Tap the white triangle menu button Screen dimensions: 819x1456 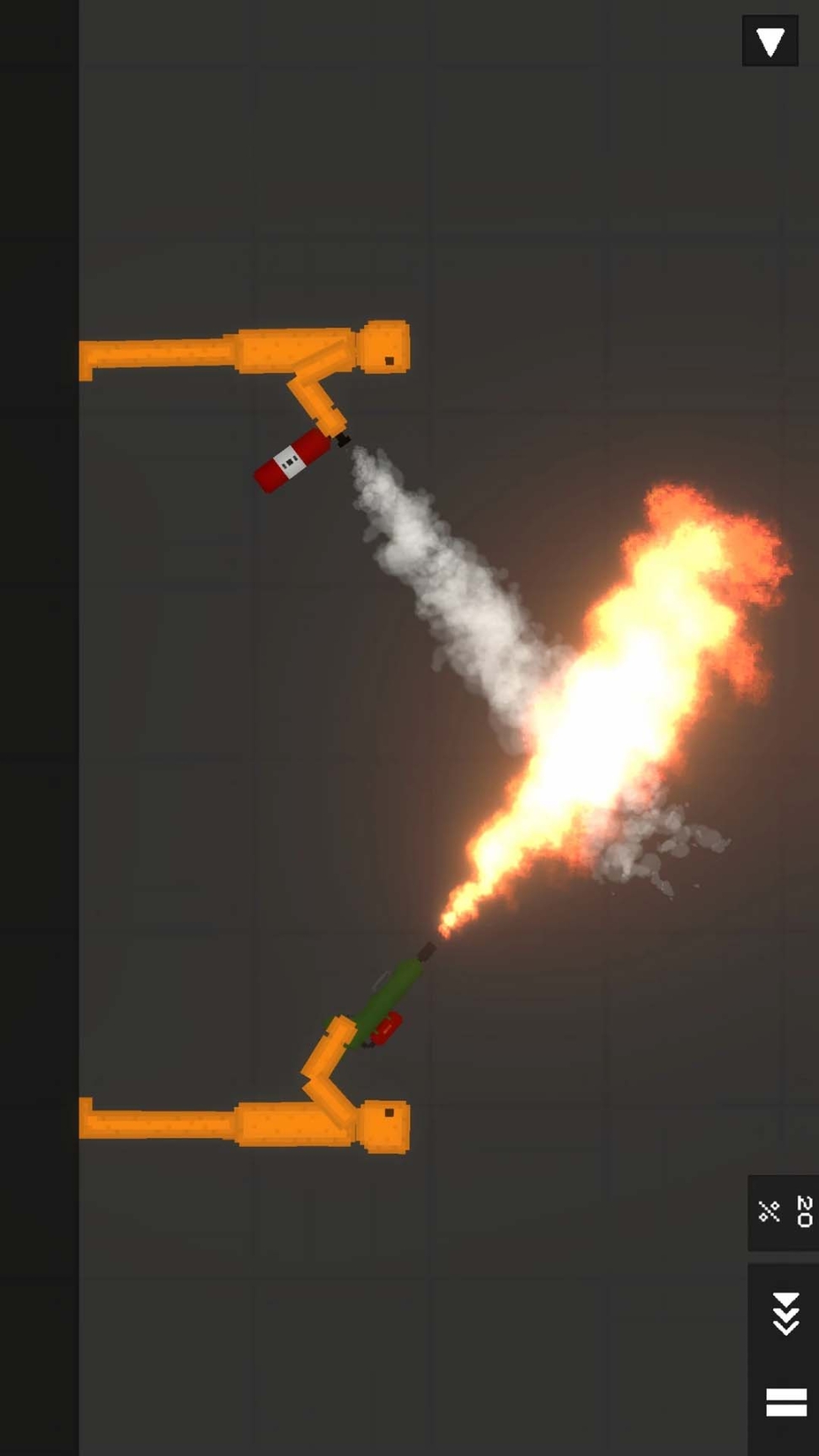[x=770, y=40]
